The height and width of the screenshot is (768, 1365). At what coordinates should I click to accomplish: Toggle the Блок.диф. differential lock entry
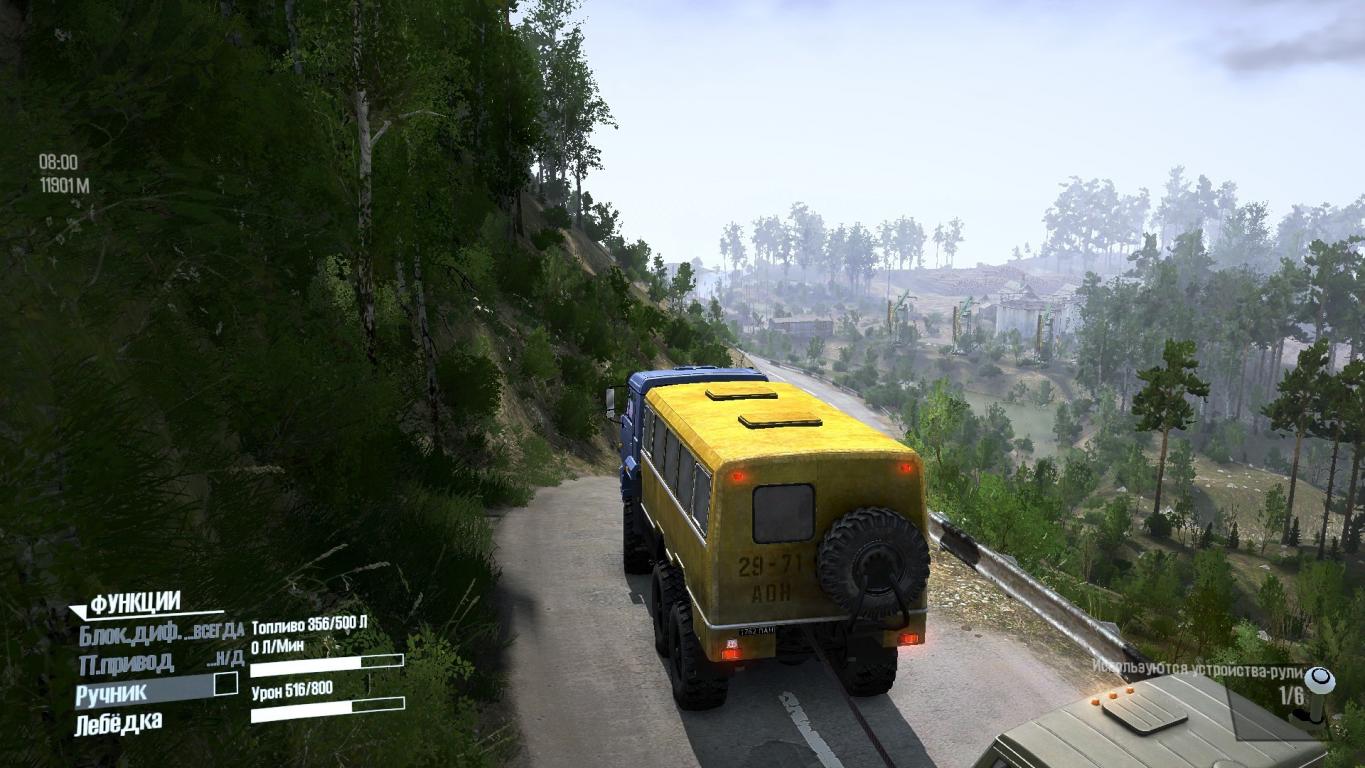point(130,632)
